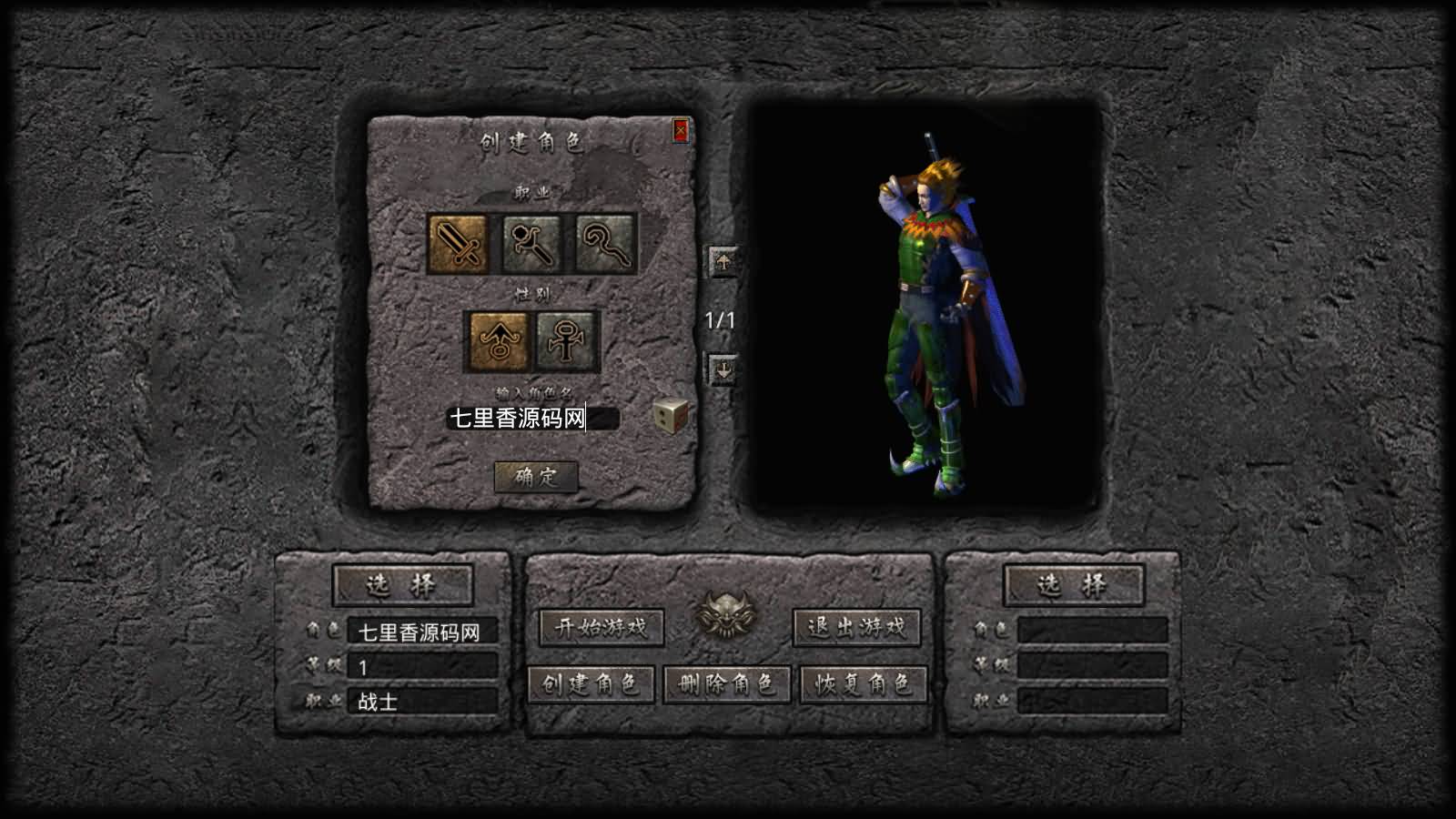Click the 1/1 page indicator
1456x819 pixels.
(x=718, y=318)
